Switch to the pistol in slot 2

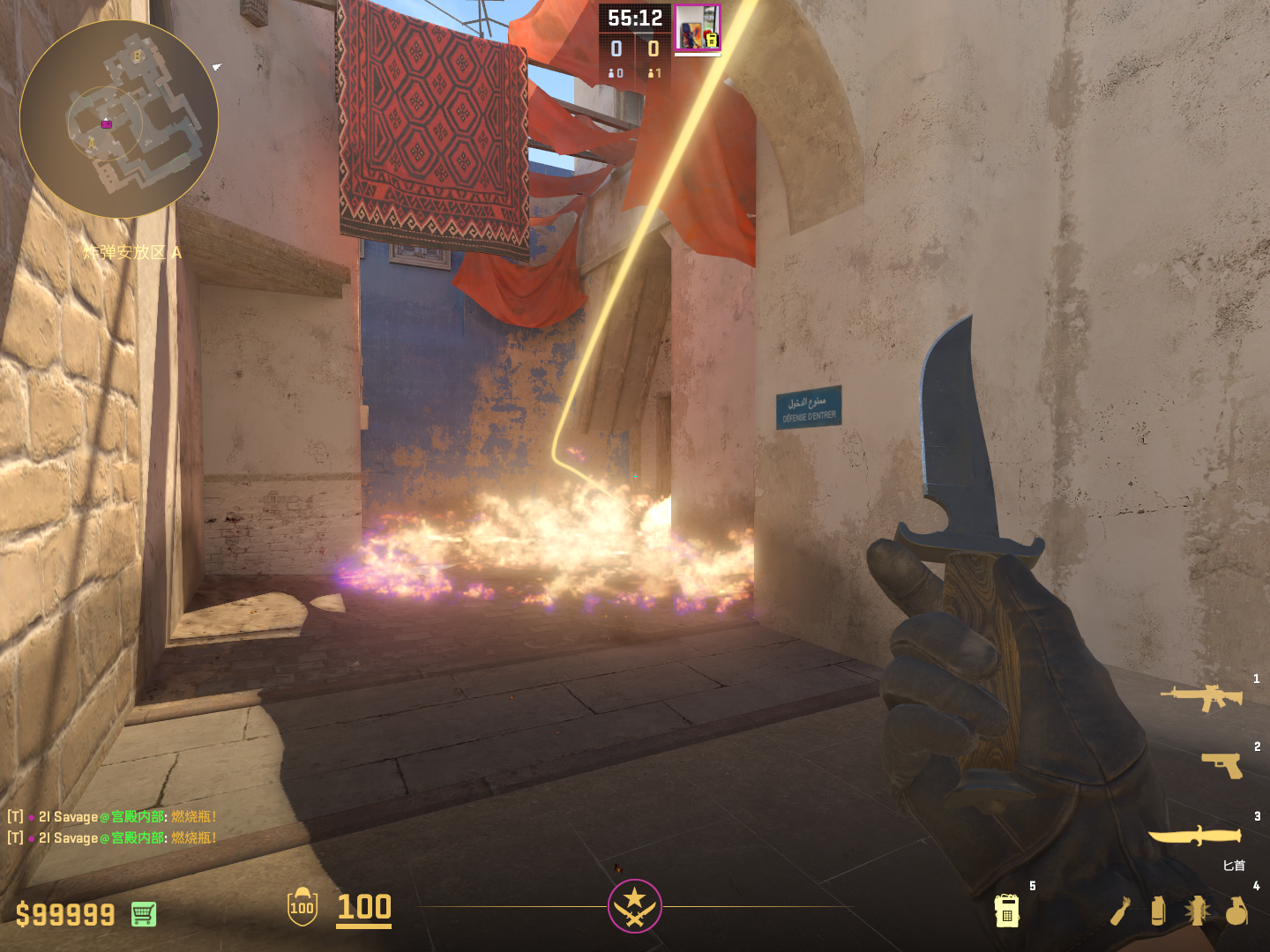(1222, 764)
